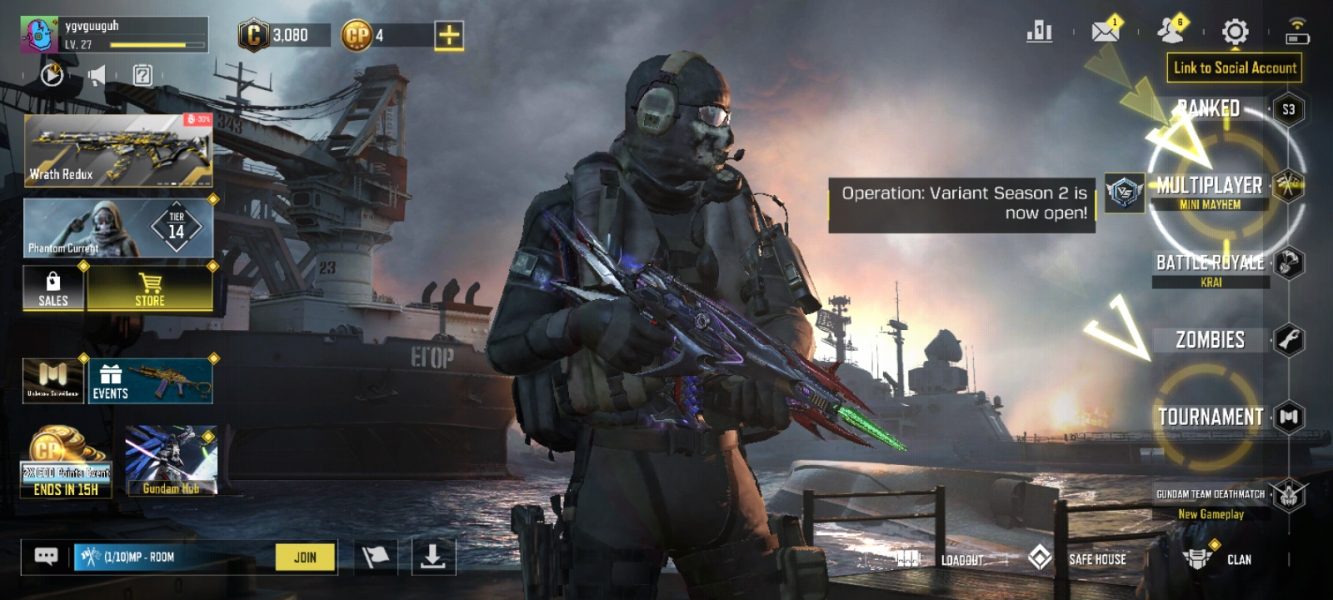This screenshot has width=1333, height=600.
Task: Open the Events panel
Action: coord(151,381)
